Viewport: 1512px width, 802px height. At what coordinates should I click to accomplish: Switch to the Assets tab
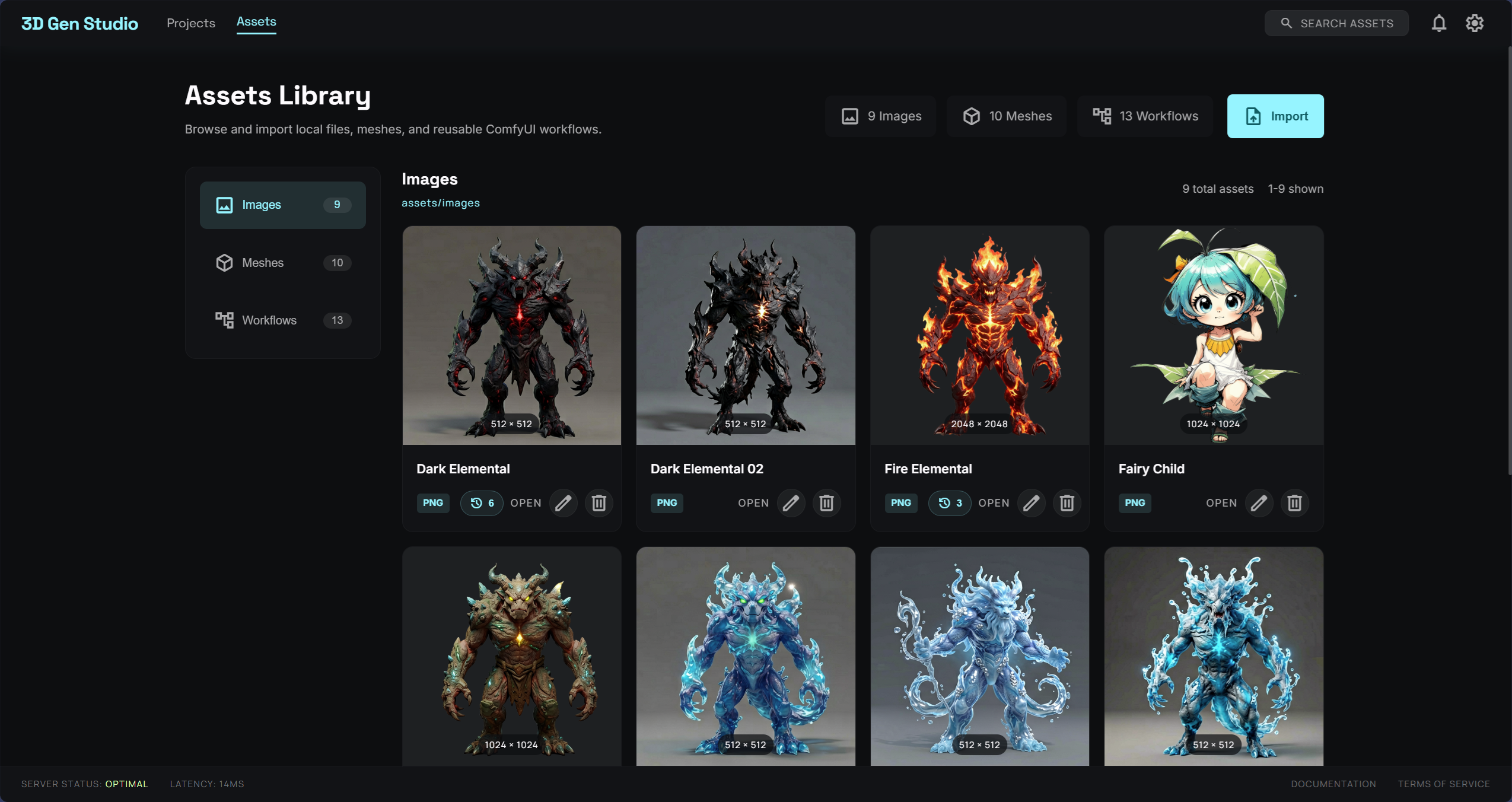coord(256,22)
